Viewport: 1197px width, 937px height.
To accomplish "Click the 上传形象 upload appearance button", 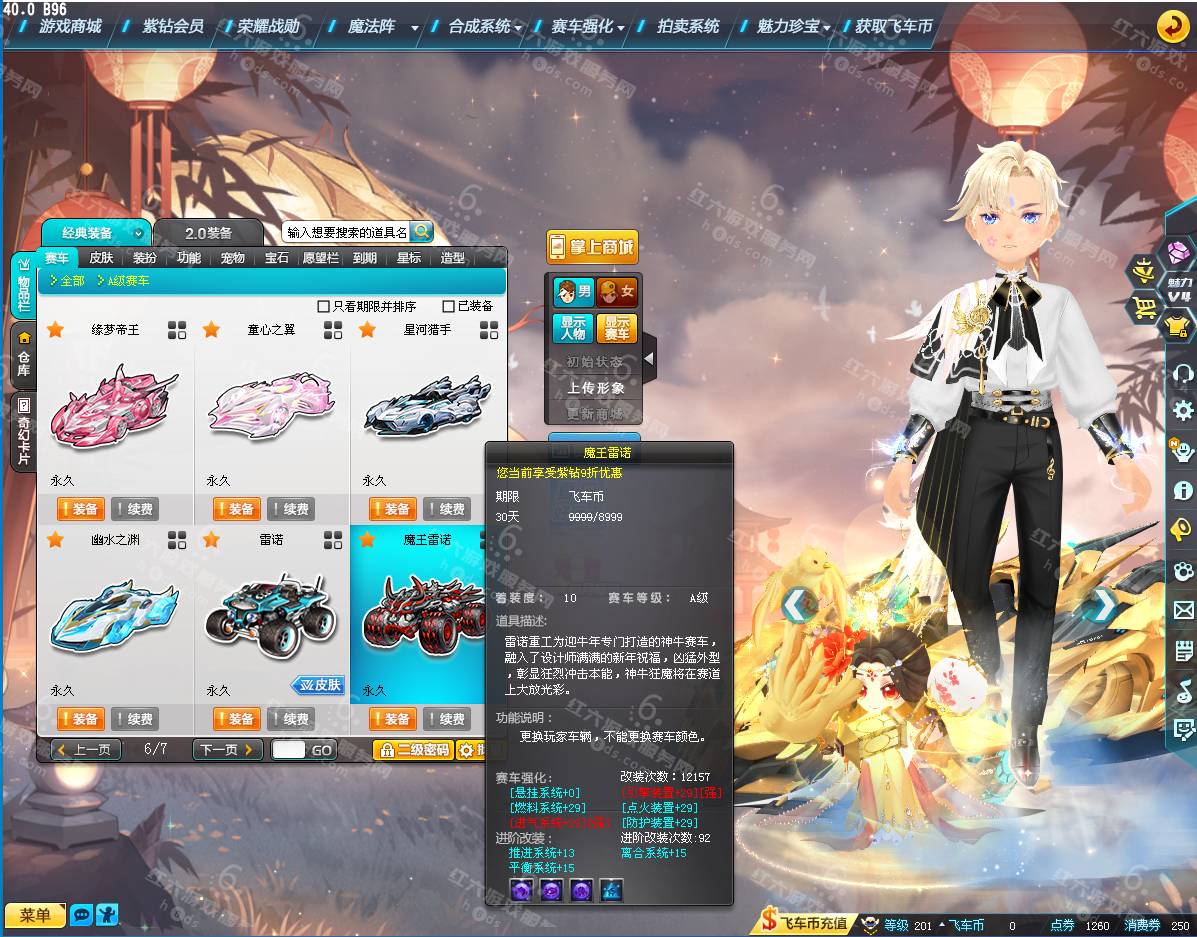I will [x=595, y=388].
